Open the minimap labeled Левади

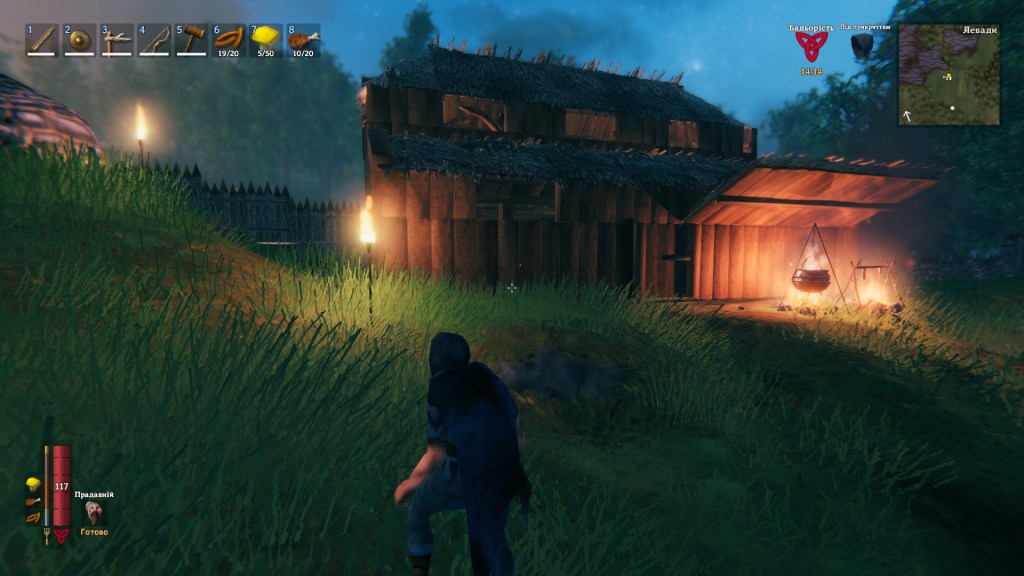[x=949, y=74]
